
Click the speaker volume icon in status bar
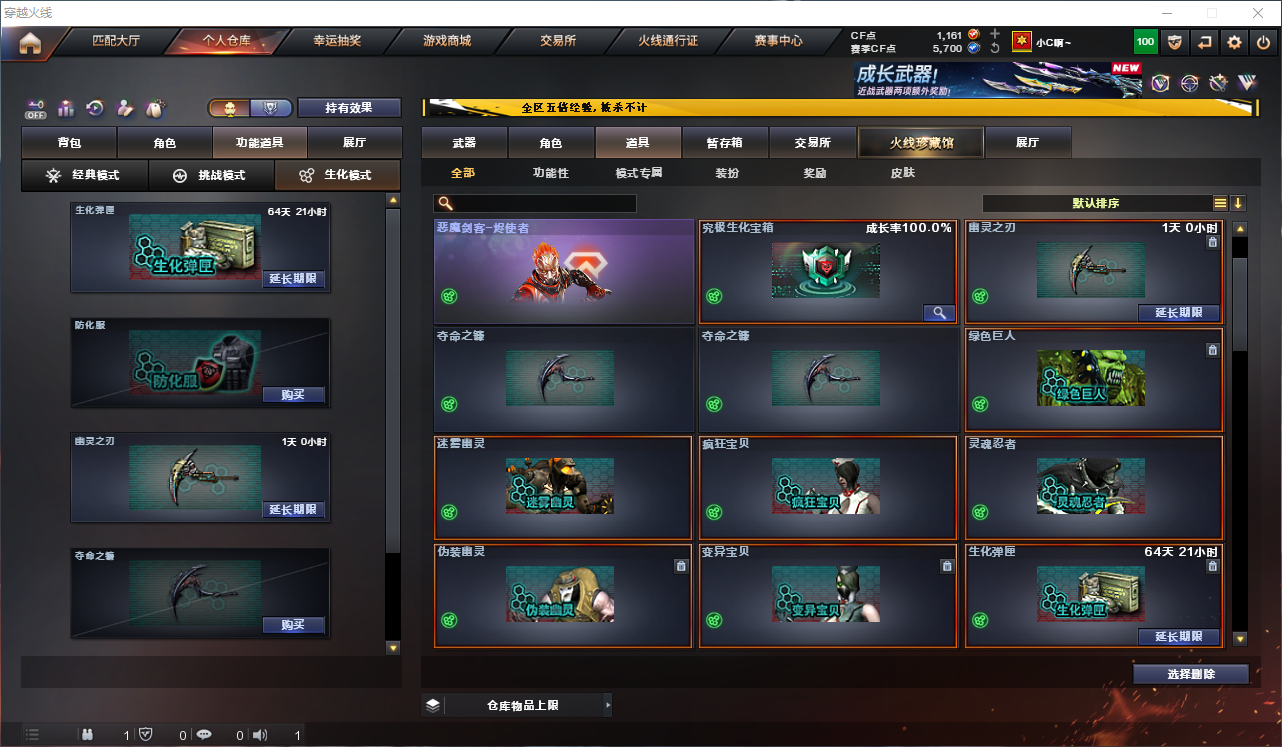[260, 734]
